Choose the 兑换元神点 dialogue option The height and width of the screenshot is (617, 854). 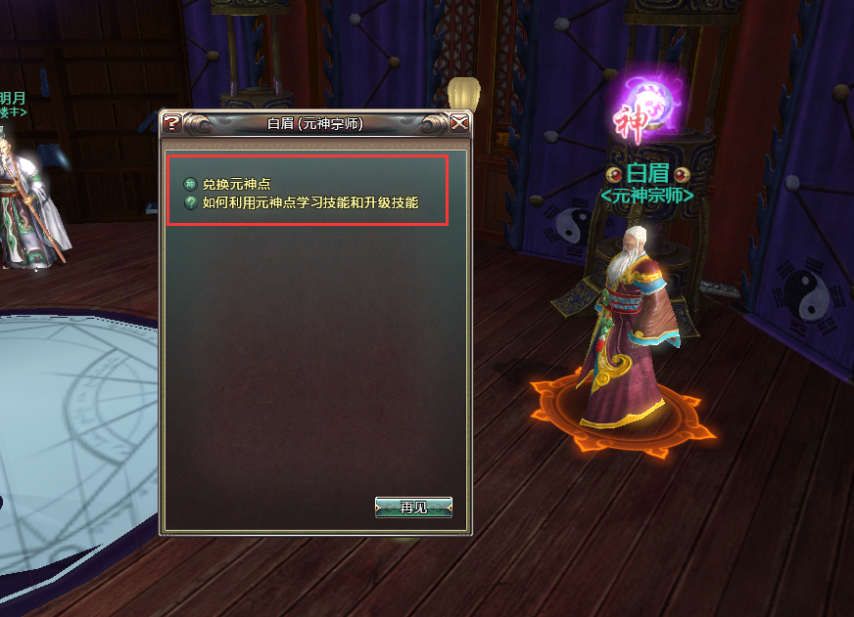pyautogui.click(x=236, y=185)
